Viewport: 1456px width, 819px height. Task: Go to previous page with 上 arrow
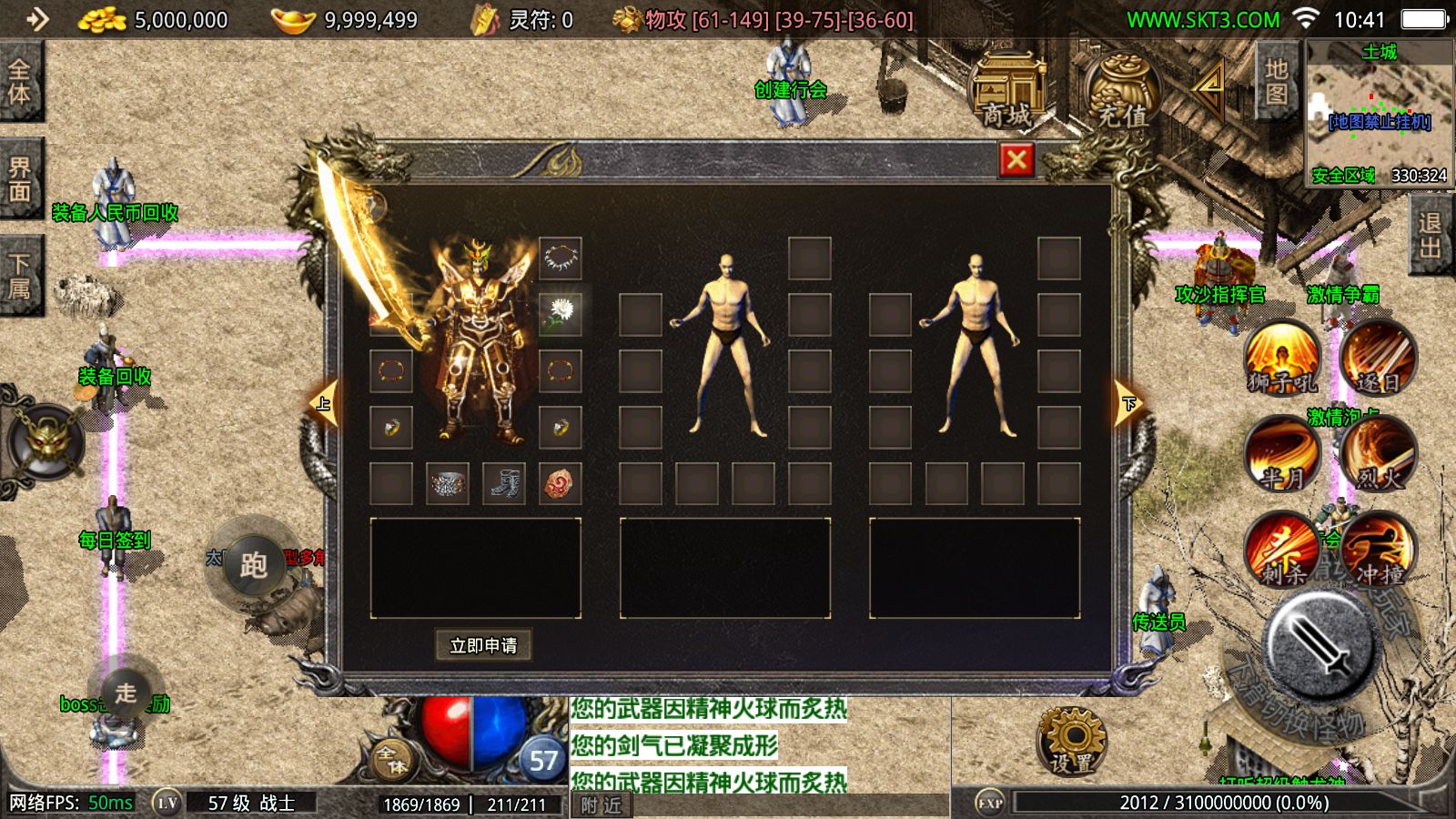(x=324, y=403)
